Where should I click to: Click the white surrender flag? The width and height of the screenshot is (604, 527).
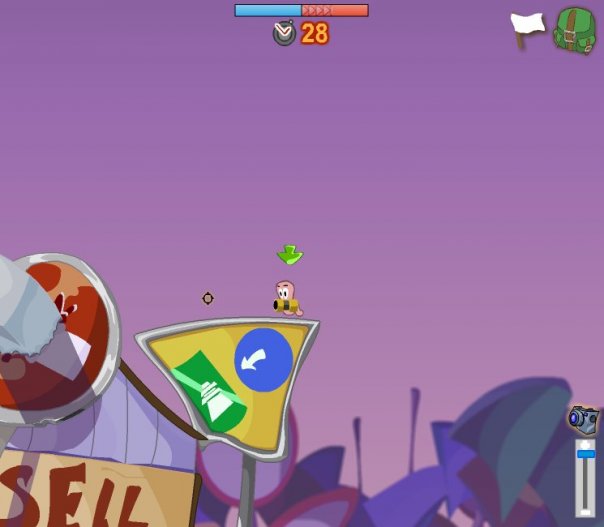527,28
